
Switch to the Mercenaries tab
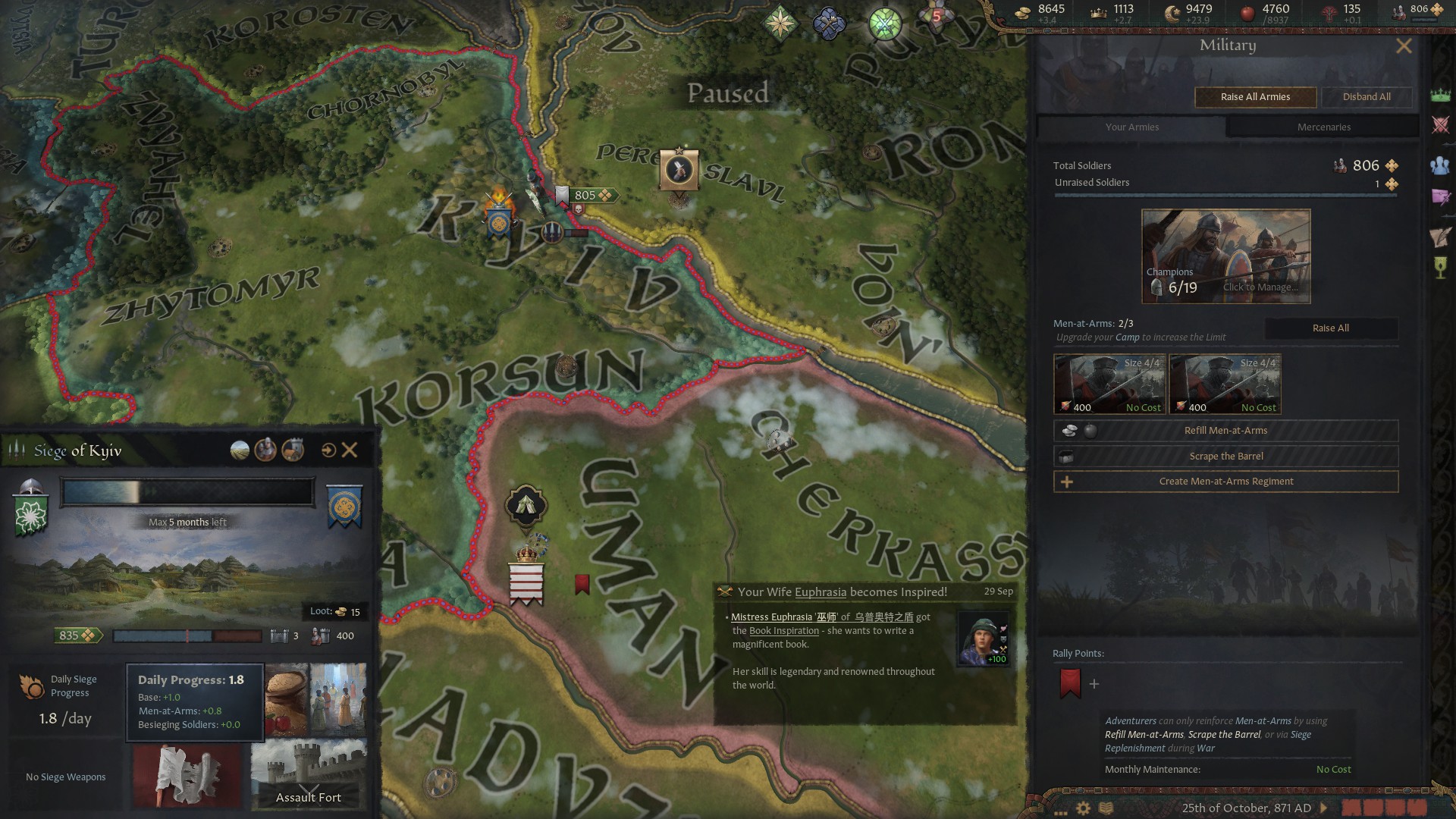[x=1323, y=127]
